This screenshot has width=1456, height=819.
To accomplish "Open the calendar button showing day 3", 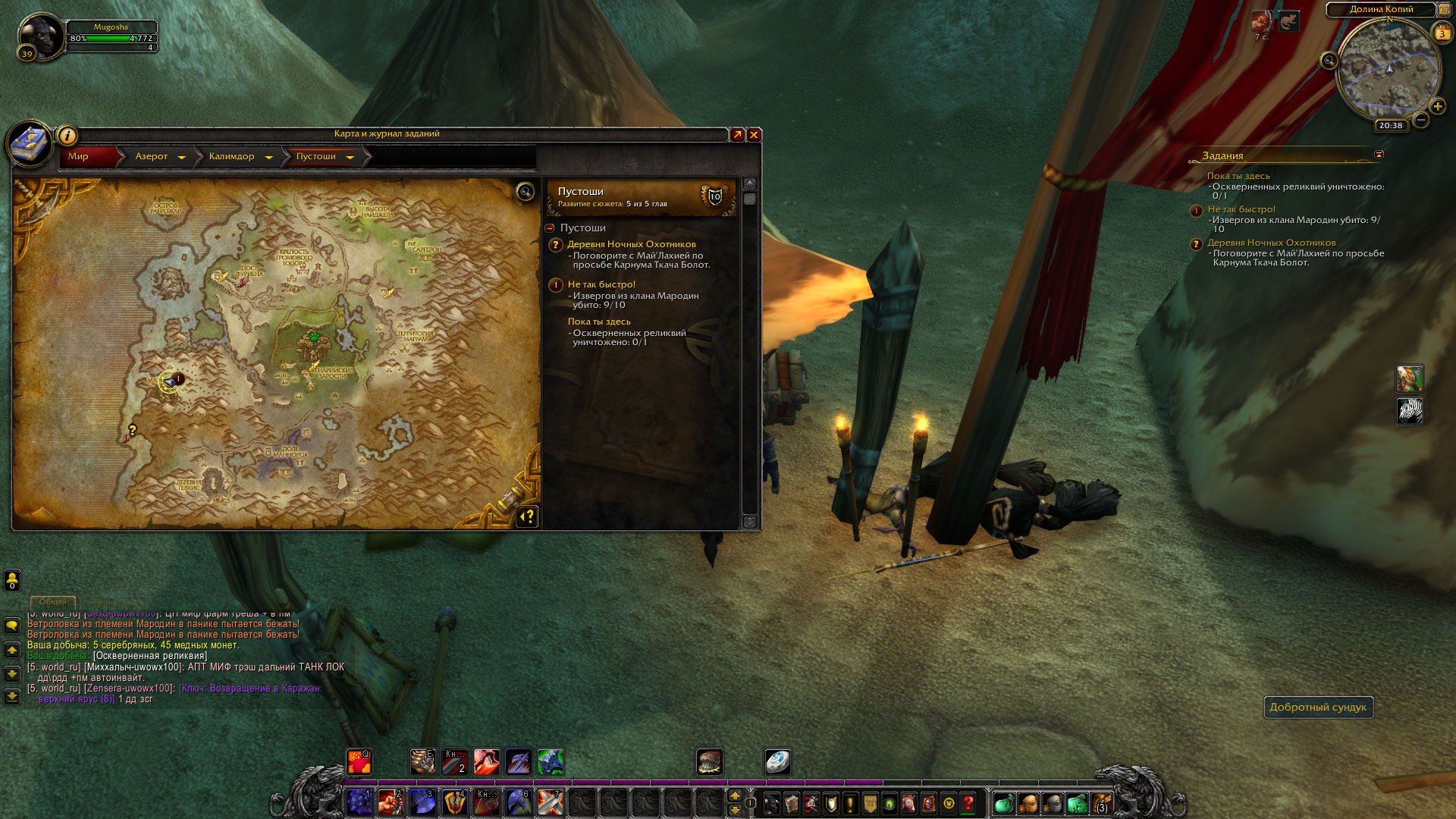I will (x=1442, y=33).
